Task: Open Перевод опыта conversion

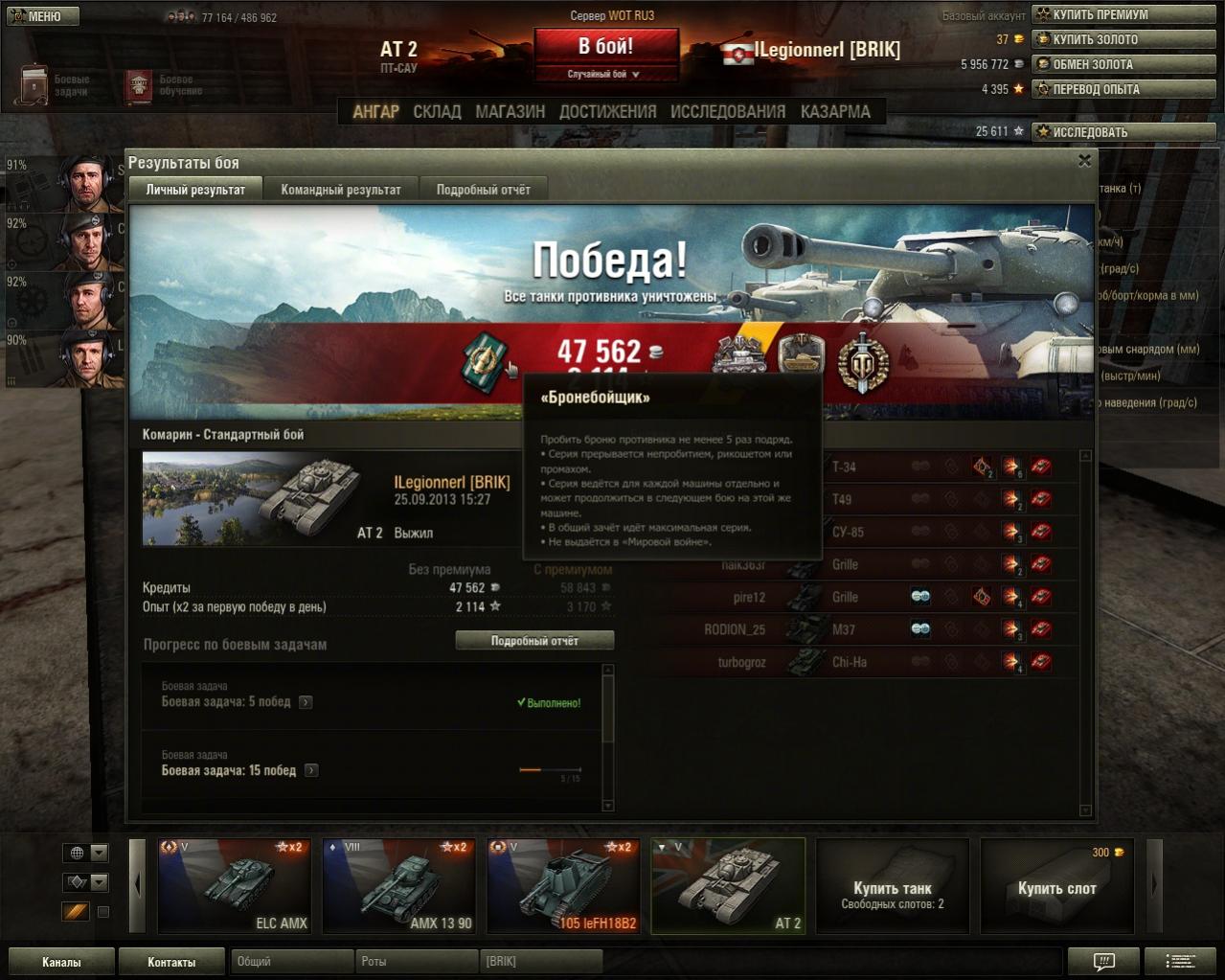Action: click(1123, 89)
